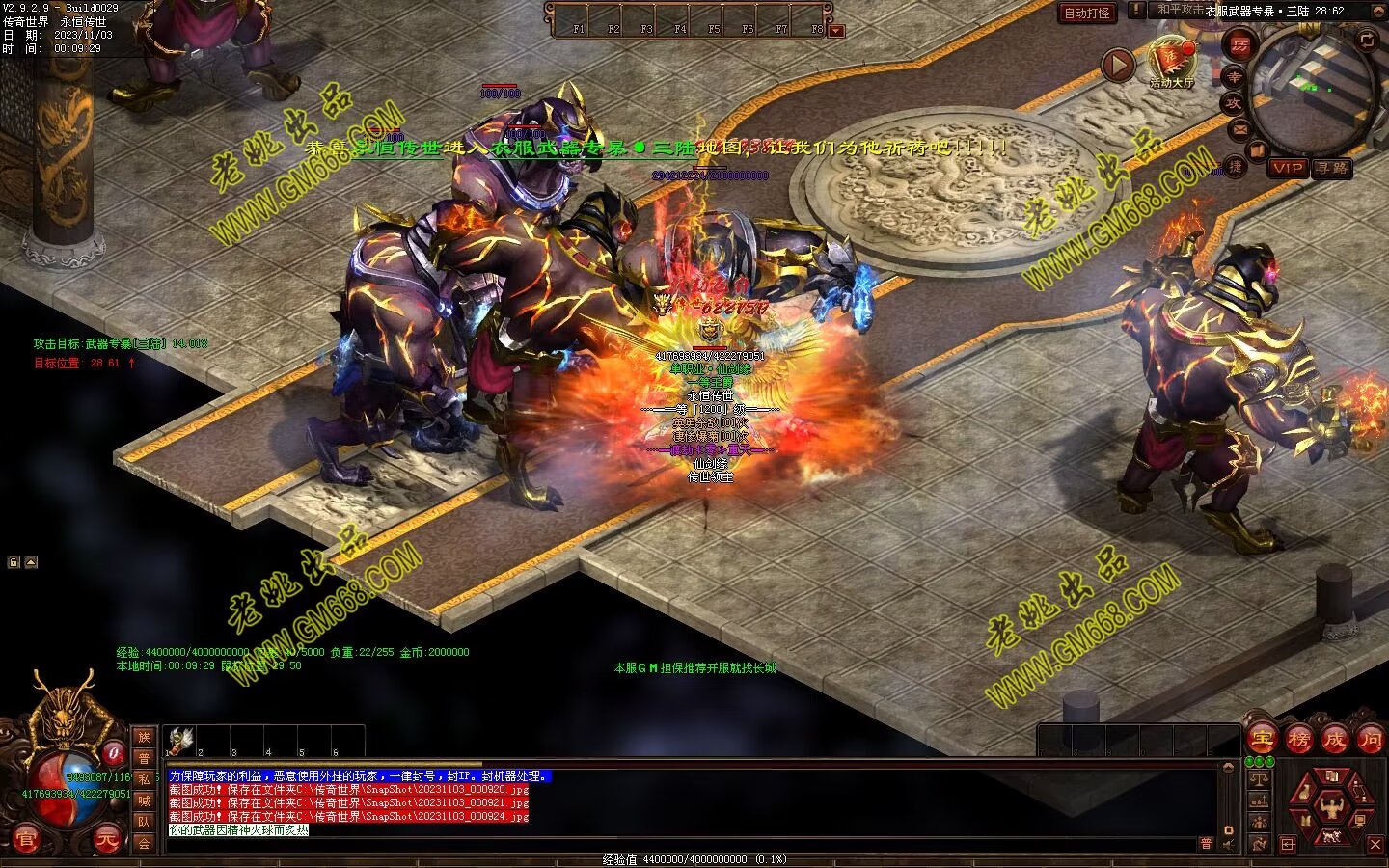Viewport: 1389px width, 868px height.
Task: Open the 宝 treasure shop button
Action: (x=1261, y=740)
